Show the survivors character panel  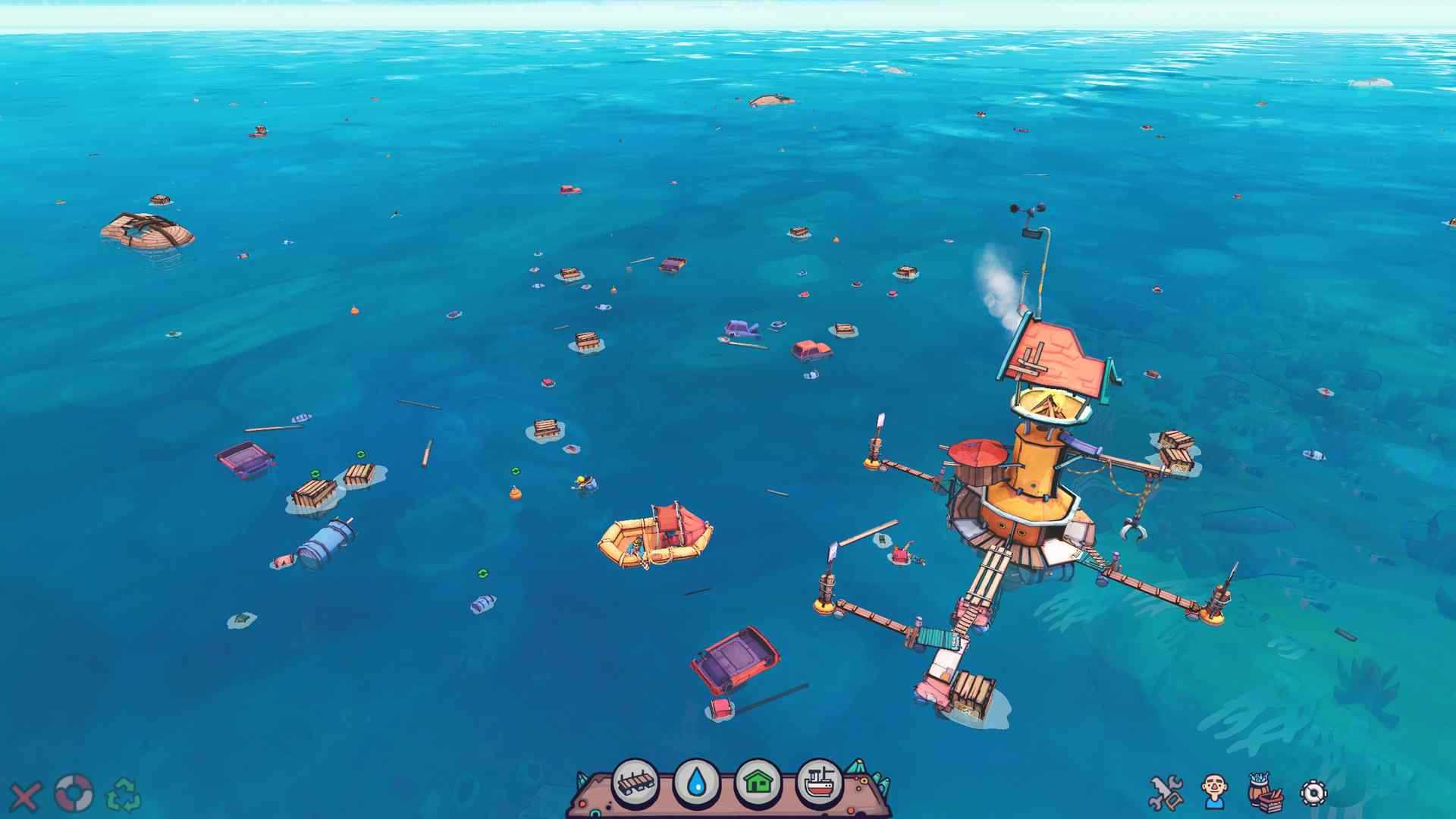point(1215,792)
